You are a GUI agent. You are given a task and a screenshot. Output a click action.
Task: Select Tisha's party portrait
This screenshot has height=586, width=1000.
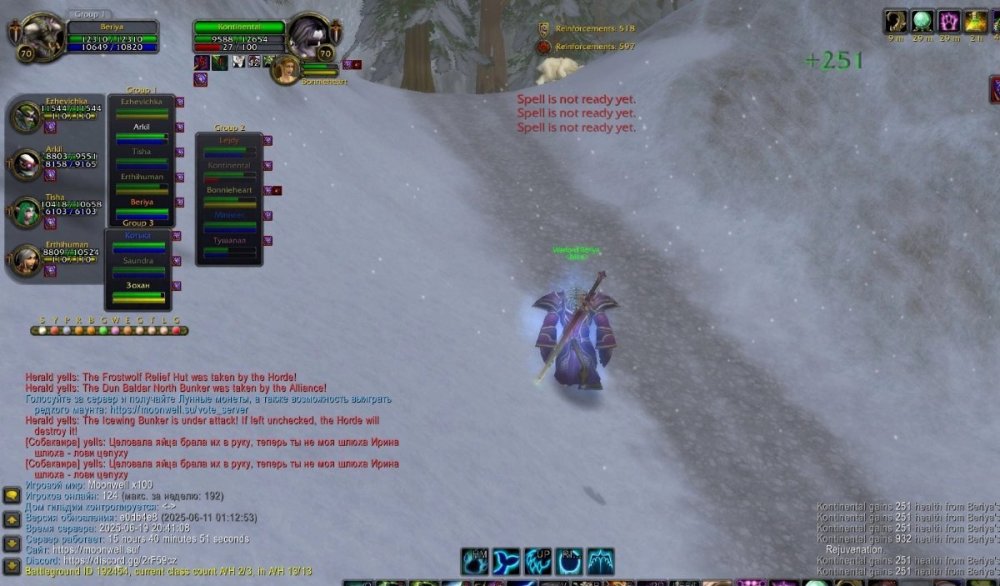[x=26, y=212]
